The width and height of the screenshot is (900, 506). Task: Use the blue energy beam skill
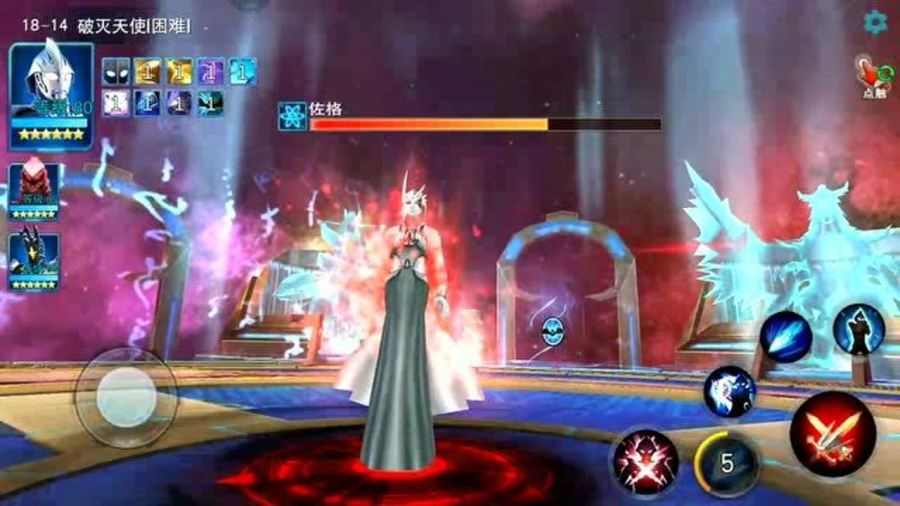coord(785,337)
